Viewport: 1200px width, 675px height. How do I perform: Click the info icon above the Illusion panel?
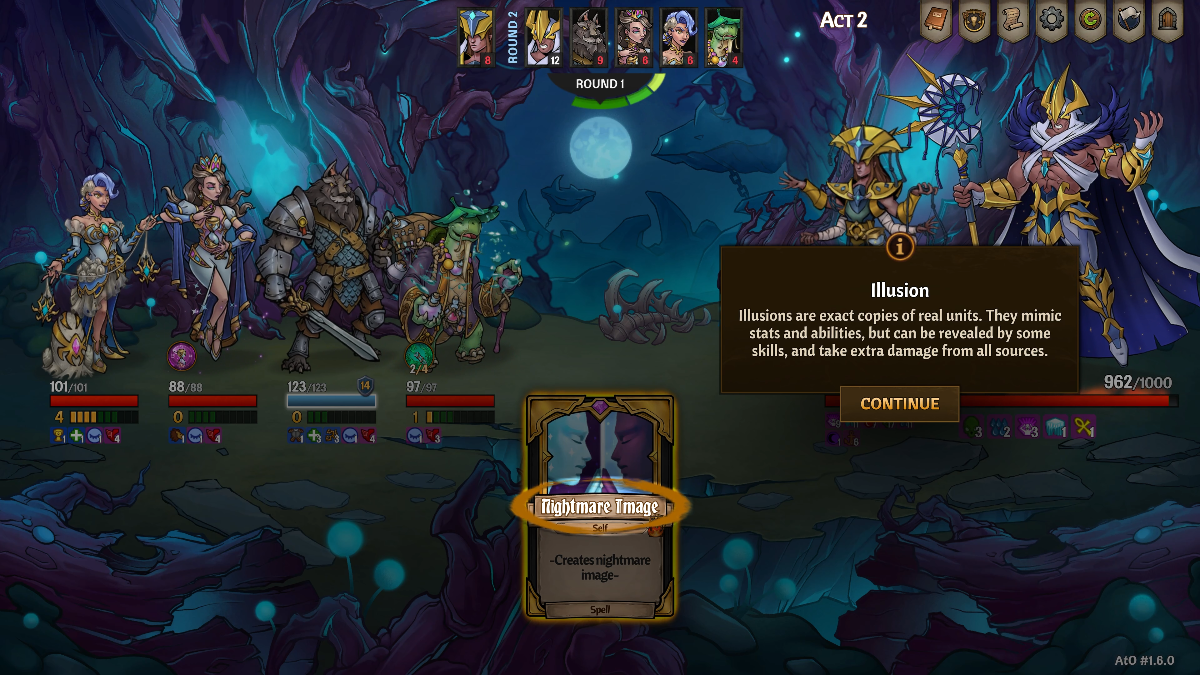pos(900,245)
